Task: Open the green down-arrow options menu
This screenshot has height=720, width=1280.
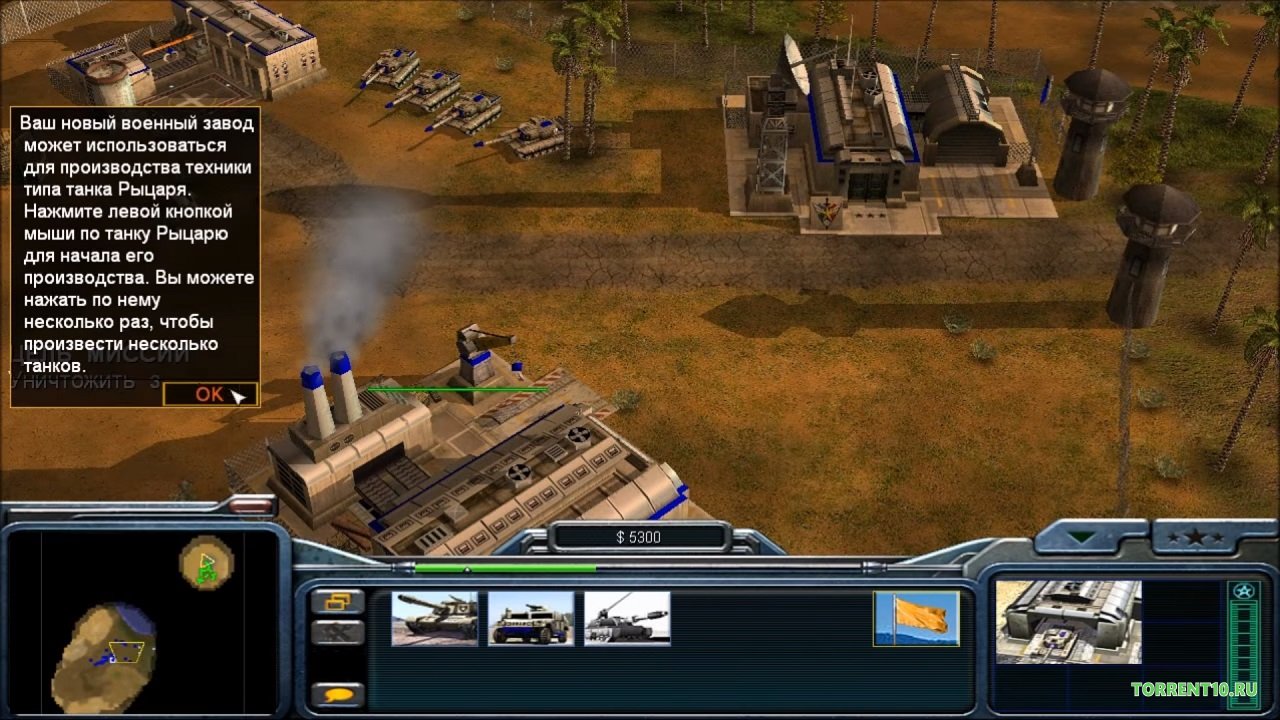Action: pyautogui.click(x=1083, y=537)
